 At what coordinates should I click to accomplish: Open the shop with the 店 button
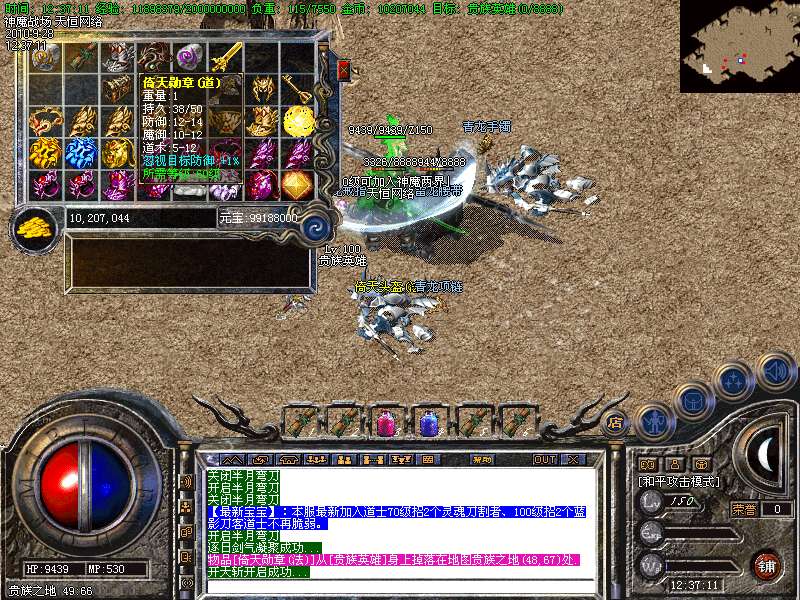coord(614,422)
